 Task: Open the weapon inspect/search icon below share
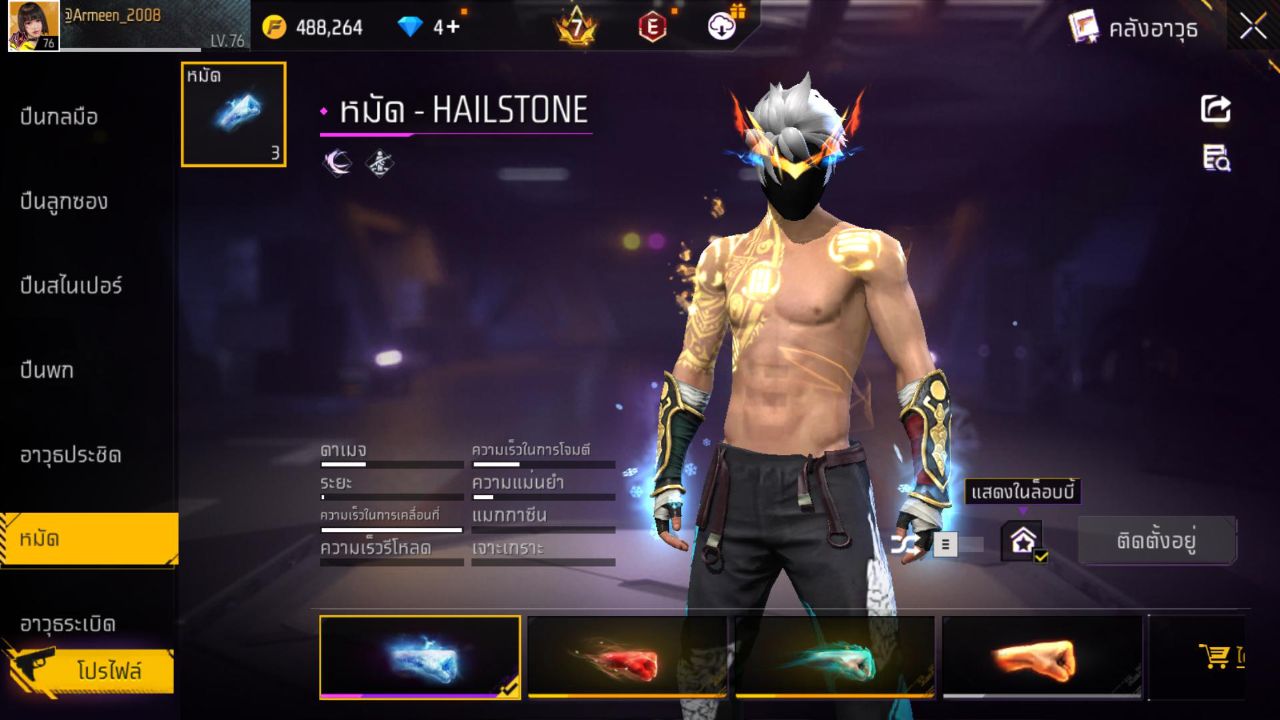[x=1215, y=158]
